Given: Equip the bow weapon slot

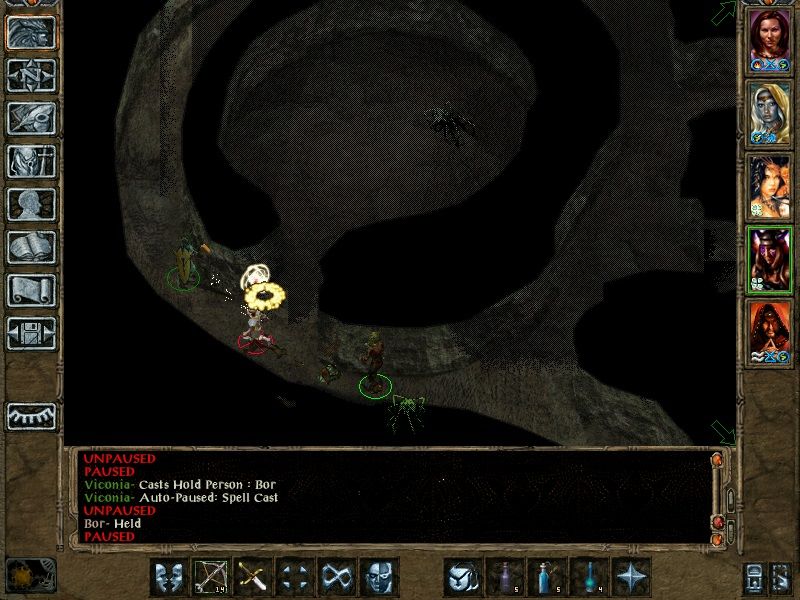Looking at the screenshot, I should point(211,577).
